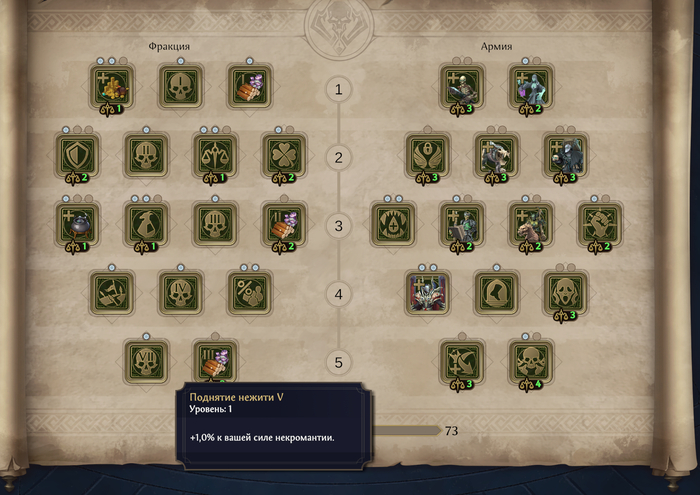This screenshot has height=495, width=700.
Task: Select the hammer and flag faction skill
Action: [112, 292]
